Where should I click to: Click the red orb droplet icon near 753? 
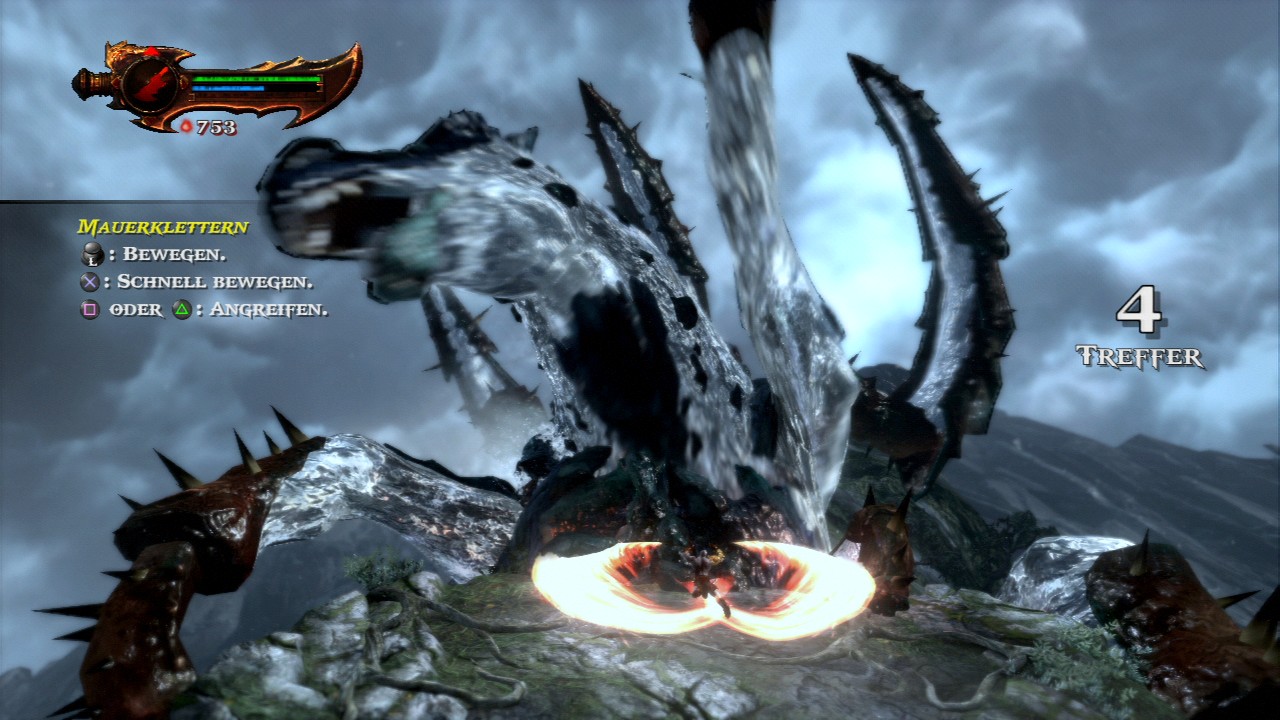coord(187,126)
